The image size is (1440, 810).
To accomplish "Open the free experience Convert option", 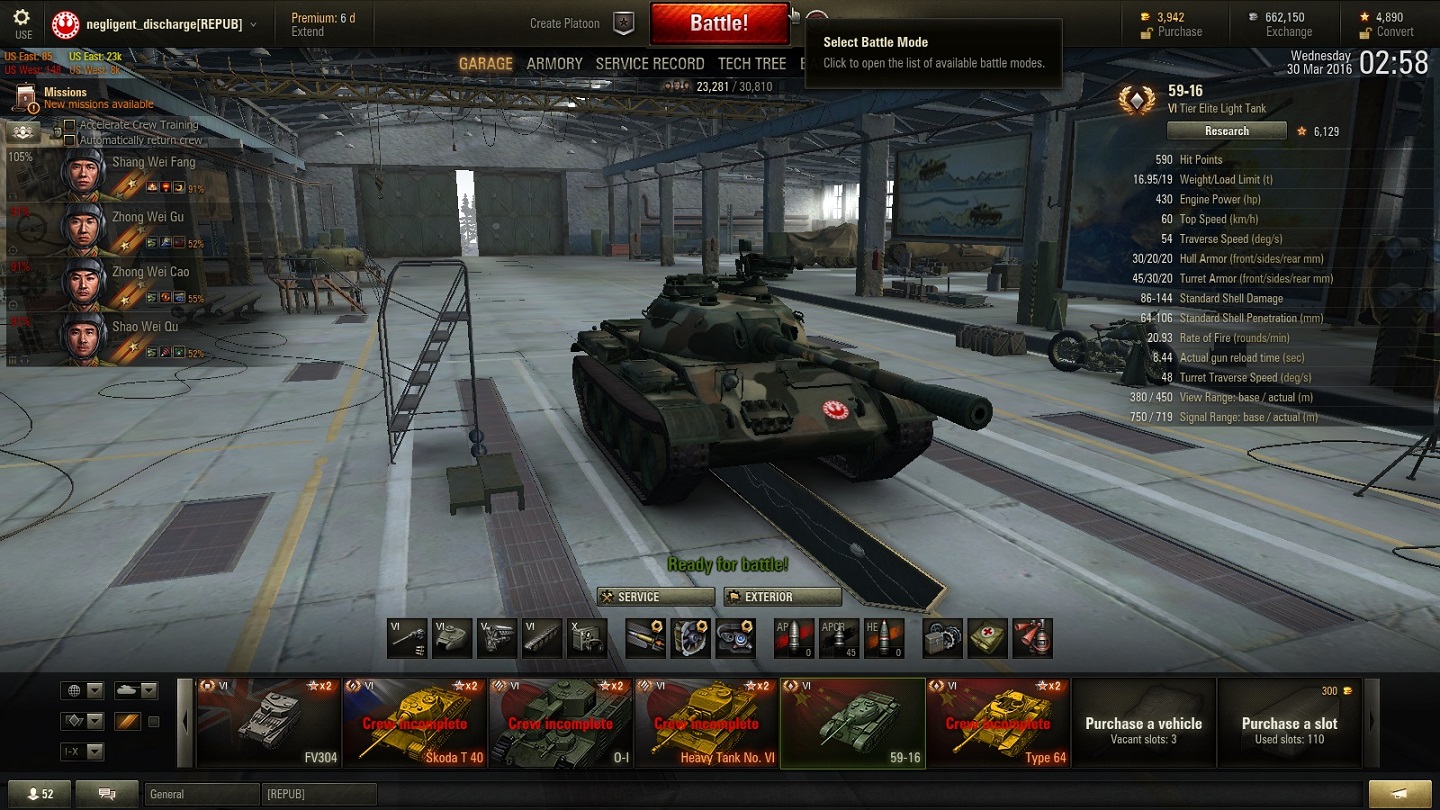I will click(1395, 32).
